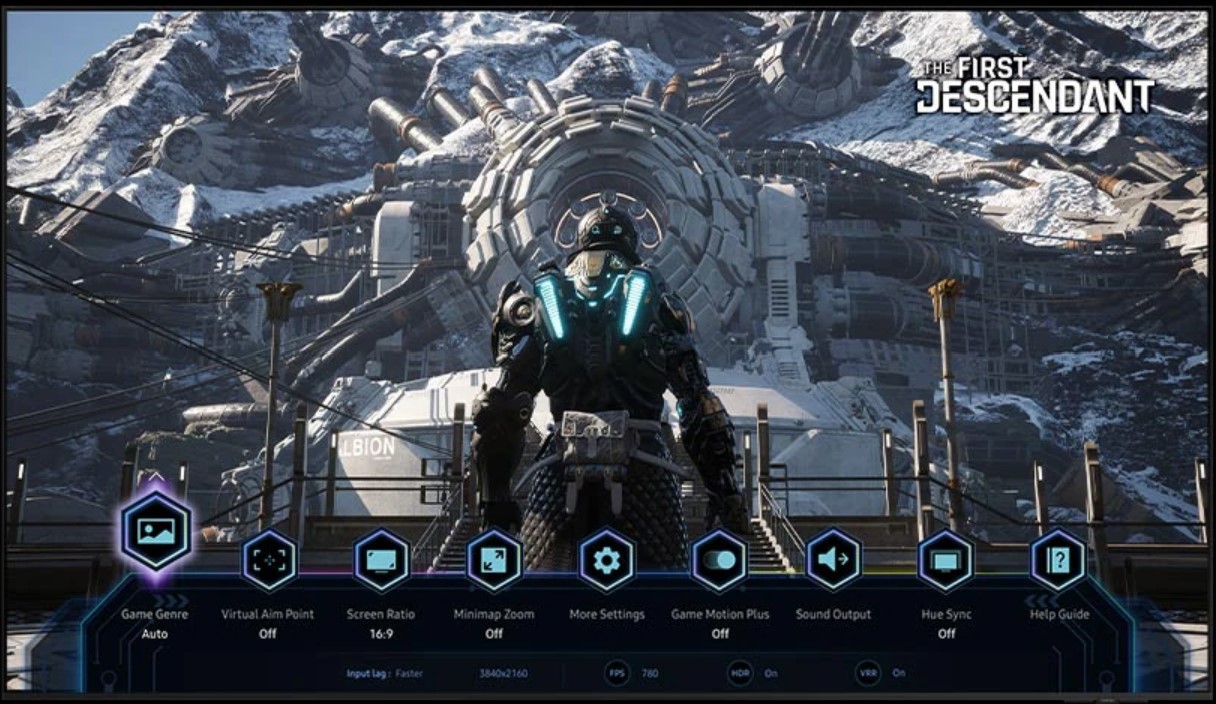Viewport: 1216px width, 704px height.
Task: Toggle the Virtual Aim Point option
Action: 269,560
